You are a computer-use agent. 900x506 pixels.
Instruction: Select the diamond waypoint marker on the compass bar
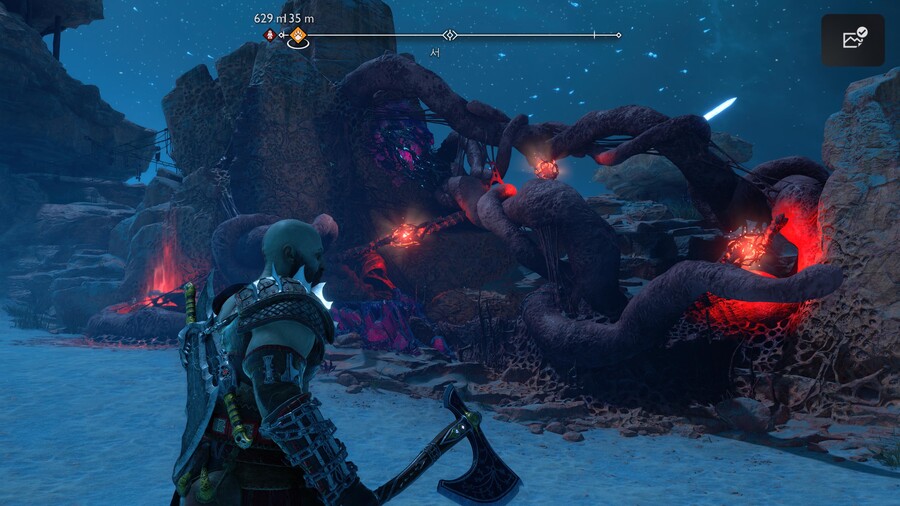click(x=450, y=35)
